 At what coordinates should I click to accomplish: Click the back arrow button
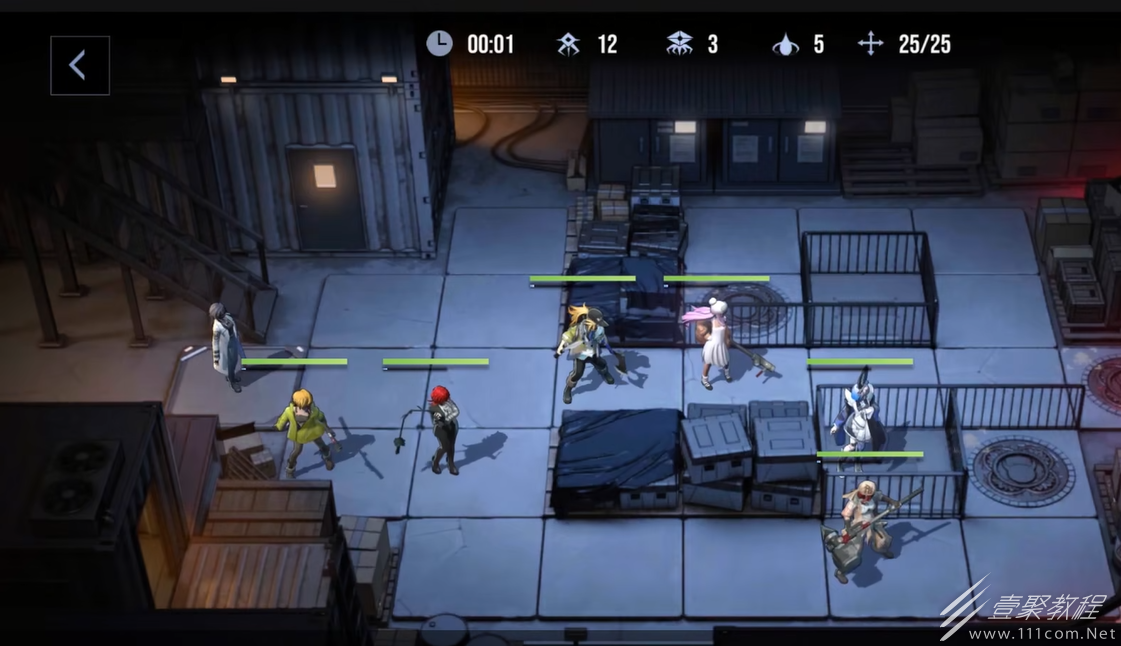coord(79,66)
